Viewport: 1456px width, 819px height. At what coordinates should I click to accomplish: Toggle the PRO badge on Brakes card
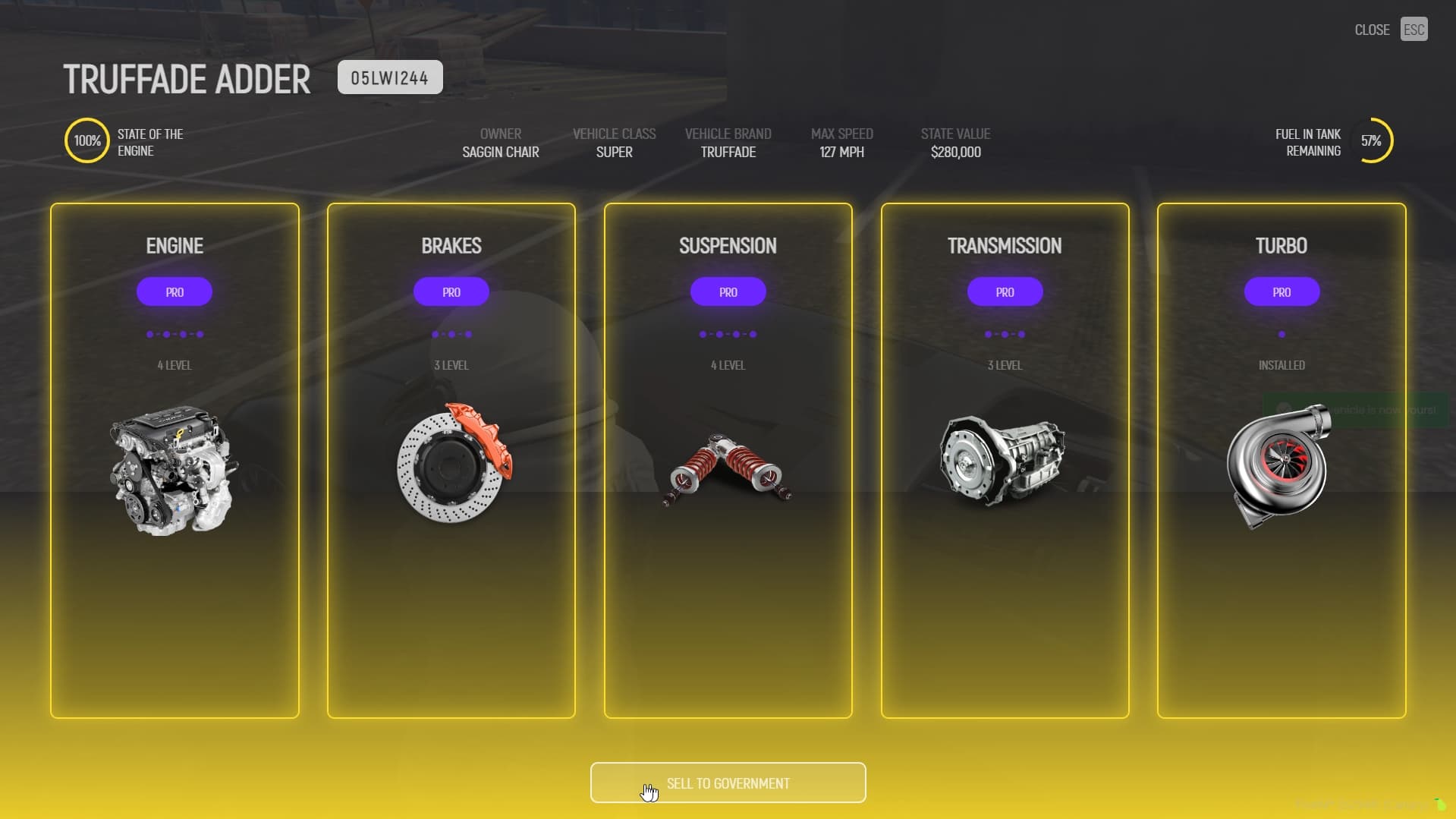click(x=451, y=291)
